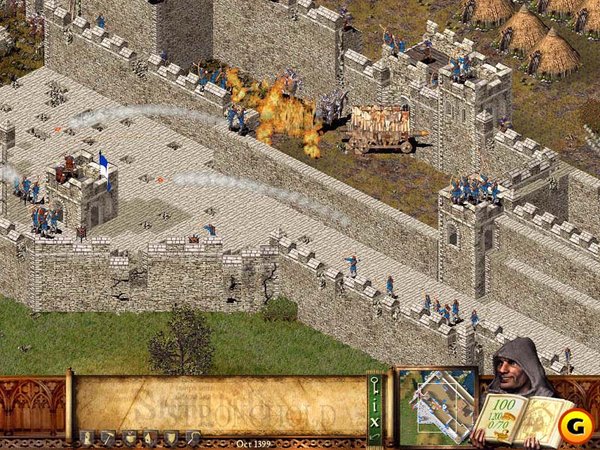Viewport: 600px width, 450px height.
Task: Select the food processing sickle category
Action: click(x=190, y=437)
